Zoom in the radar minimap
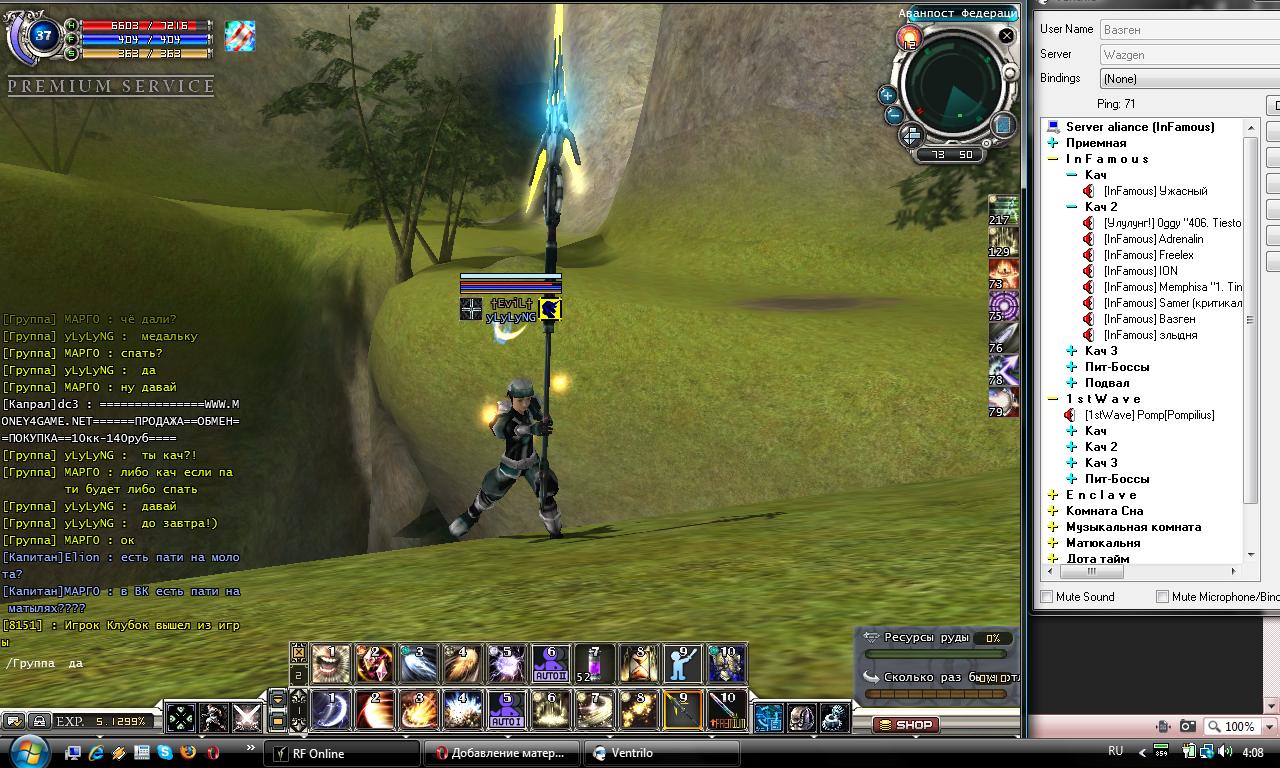Image resolution: width=1280 pixels, height=768 pixels. pos(886,95)
